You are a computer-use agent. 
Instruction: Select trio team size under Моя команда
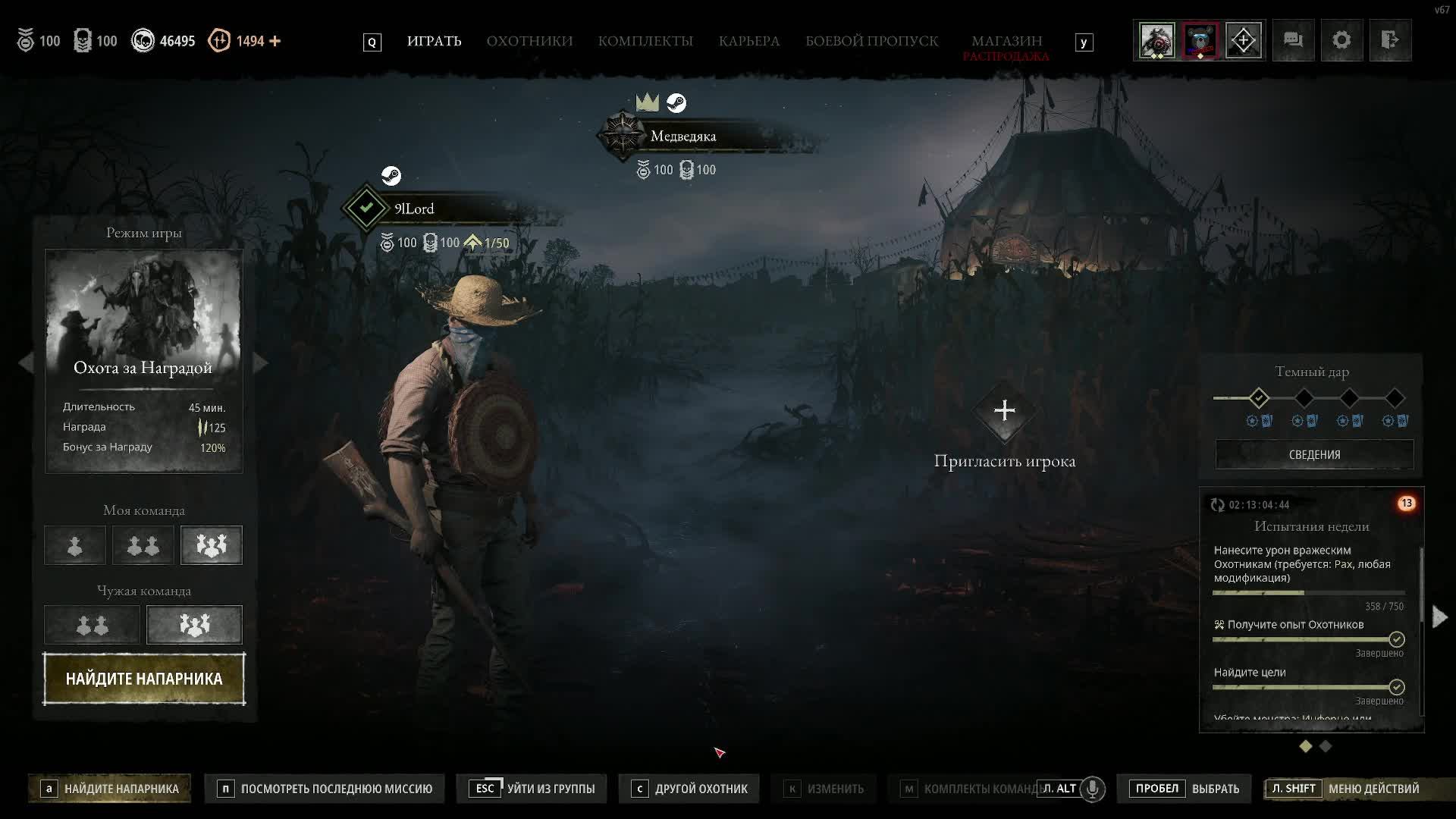[x=212, y=545]
